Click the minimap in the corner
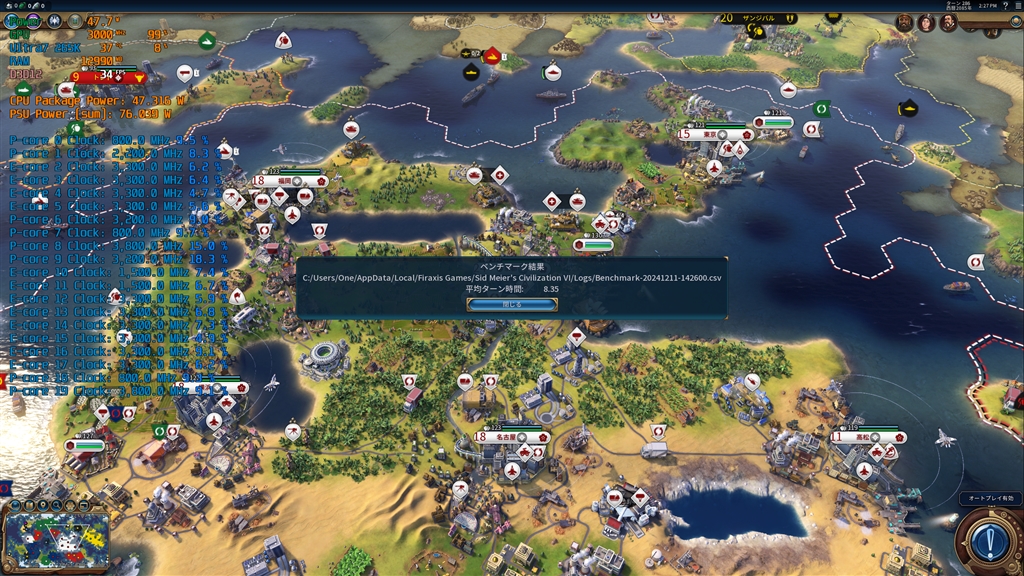 57,540
